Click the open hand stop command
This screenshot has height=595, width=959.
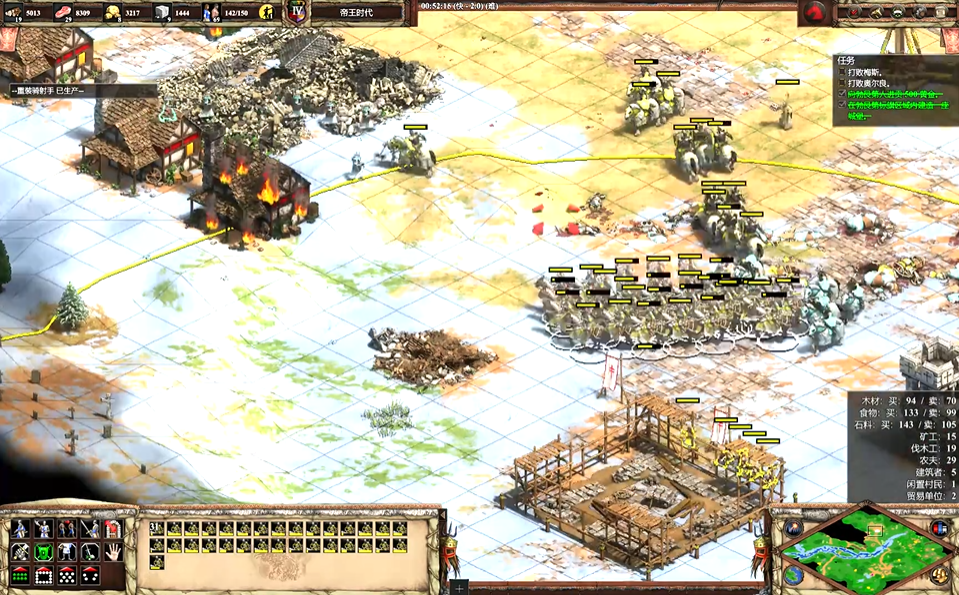pyautogui.click(x=113, y=551)
